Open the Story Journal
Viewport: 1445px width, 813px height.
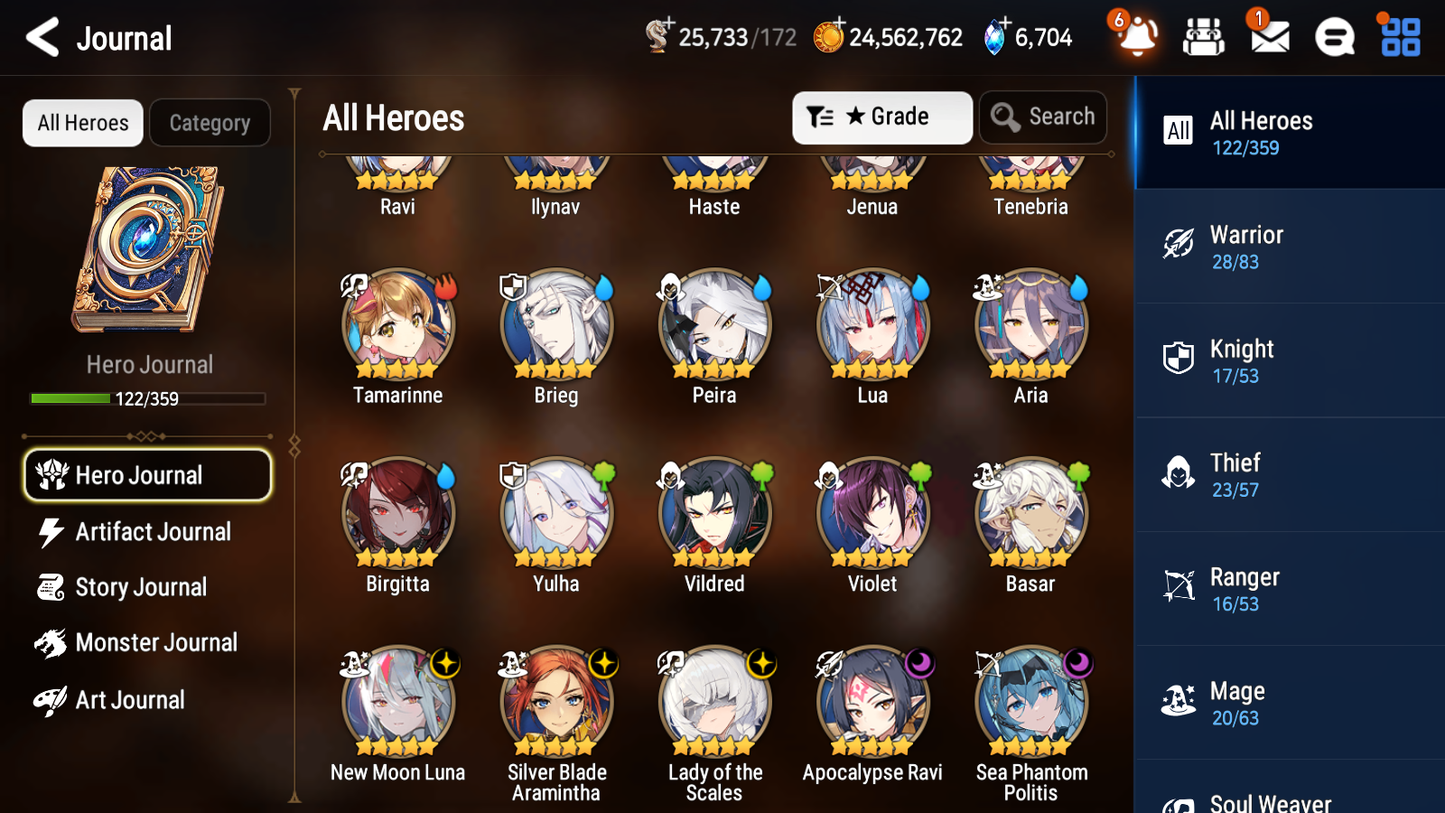[140, 587]
